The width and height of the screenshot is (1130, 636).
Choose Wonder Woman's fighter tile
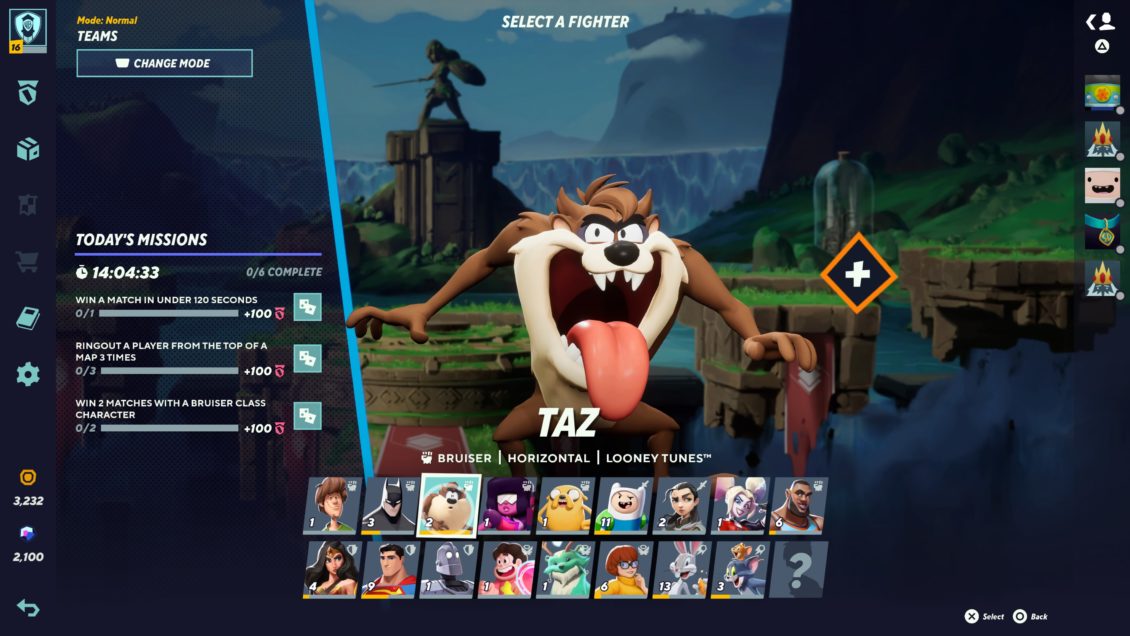pos(331,569)
